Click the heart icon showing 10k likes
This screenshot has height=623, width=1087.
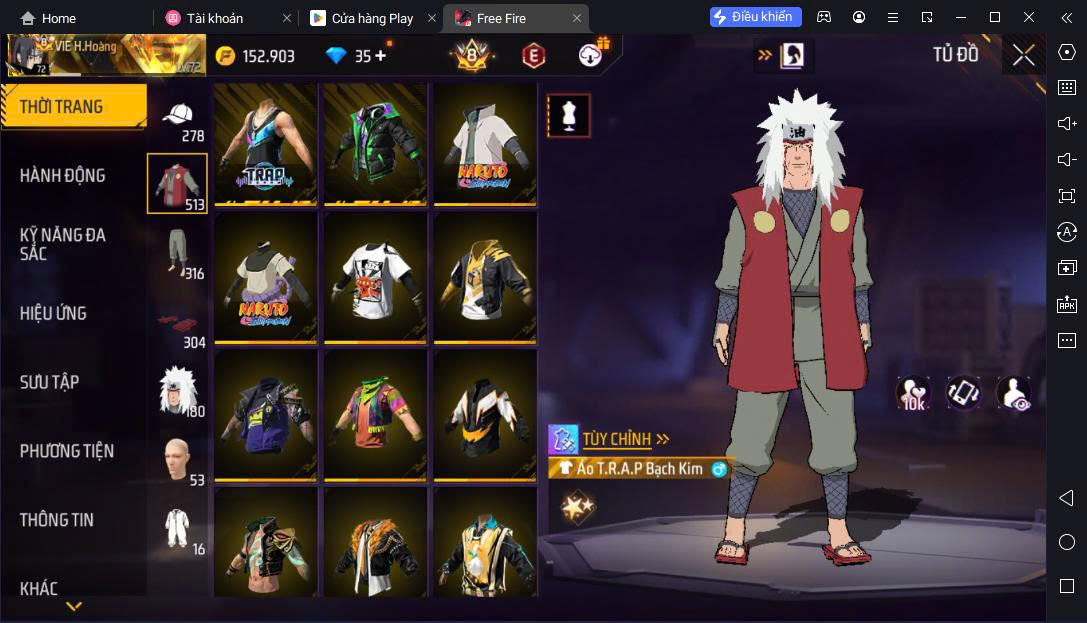click(x=912, y=393)
